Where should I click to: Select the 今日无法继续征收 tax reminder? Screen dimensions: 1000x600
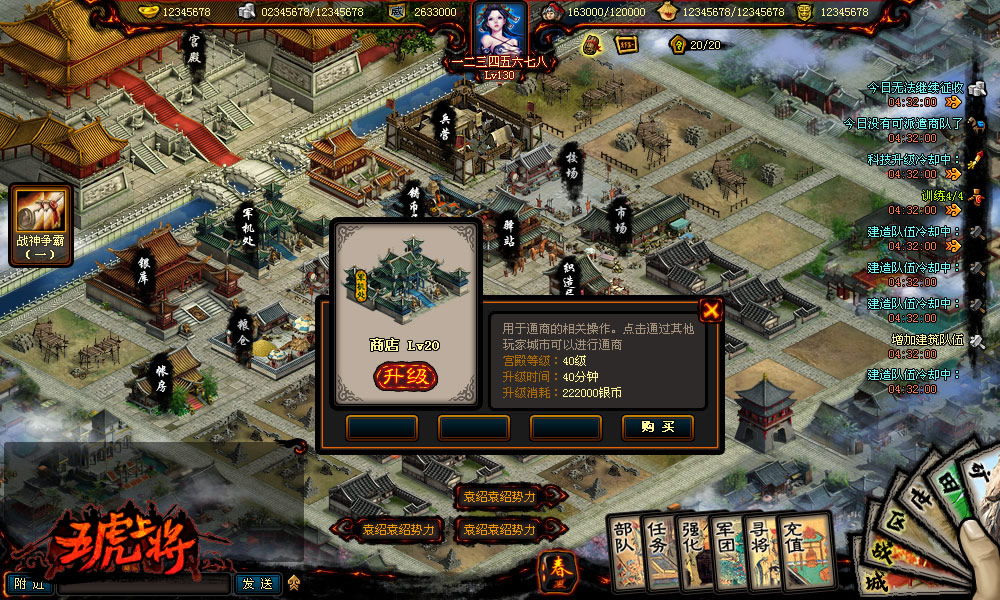(x=914, y=88)
